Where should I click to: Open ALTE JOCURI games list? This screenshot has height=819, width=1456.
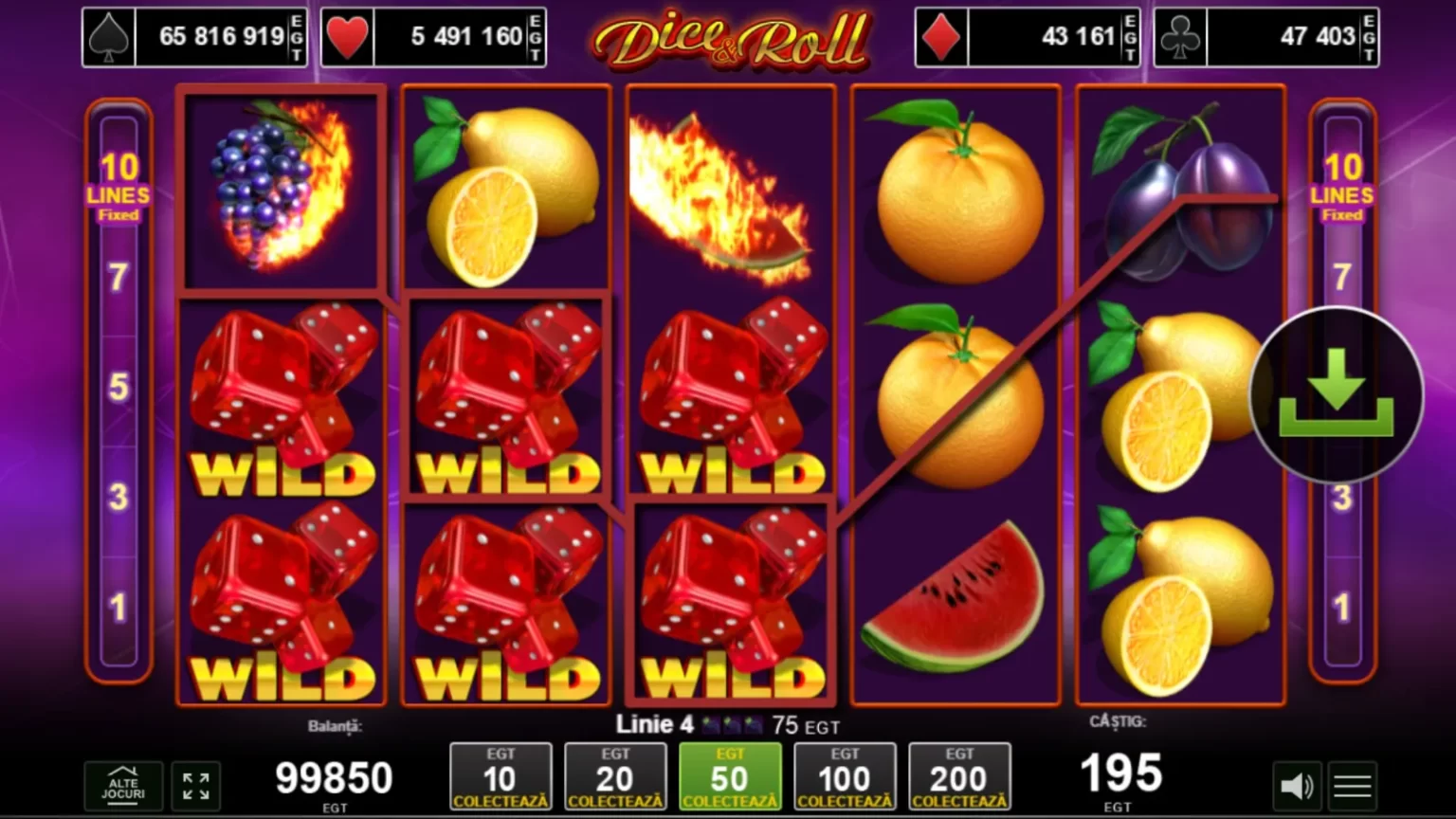(123, 785)
